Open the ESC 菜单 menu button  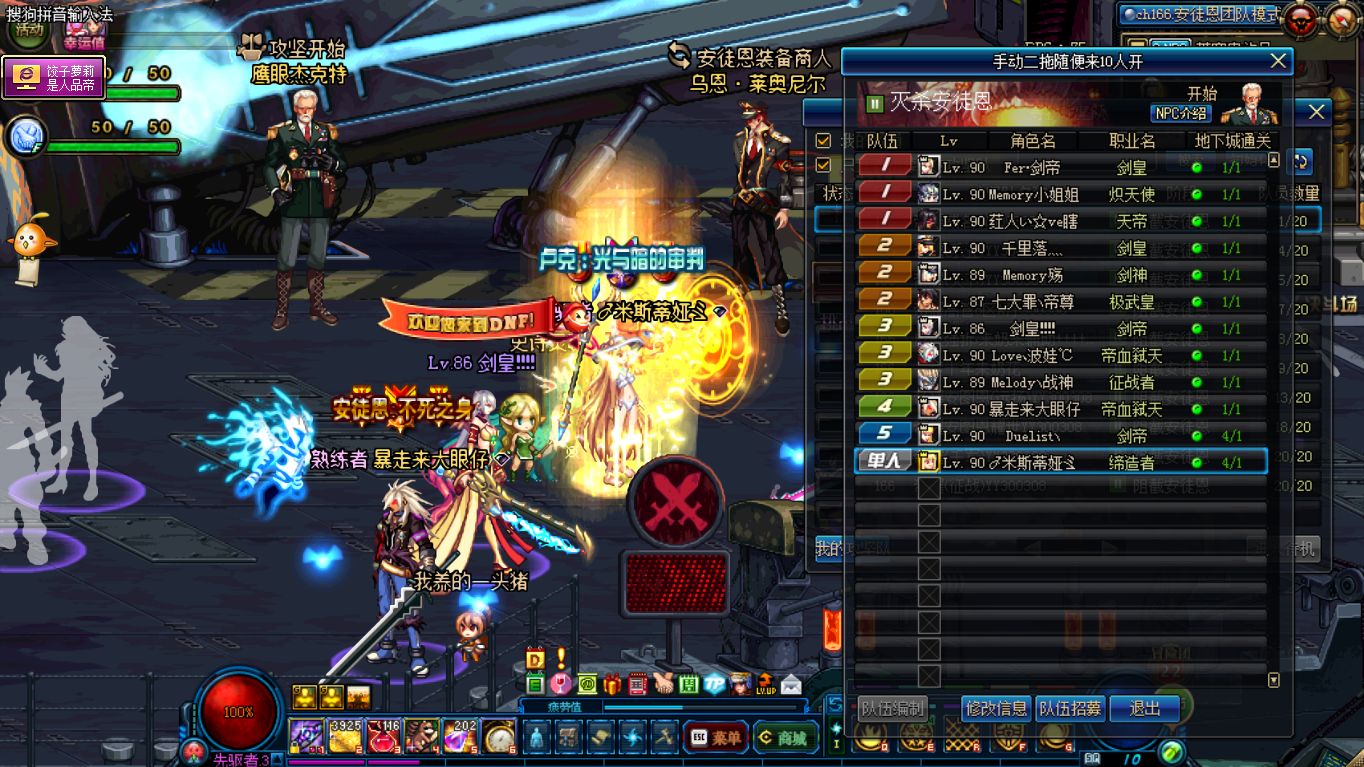pos(715,738)
